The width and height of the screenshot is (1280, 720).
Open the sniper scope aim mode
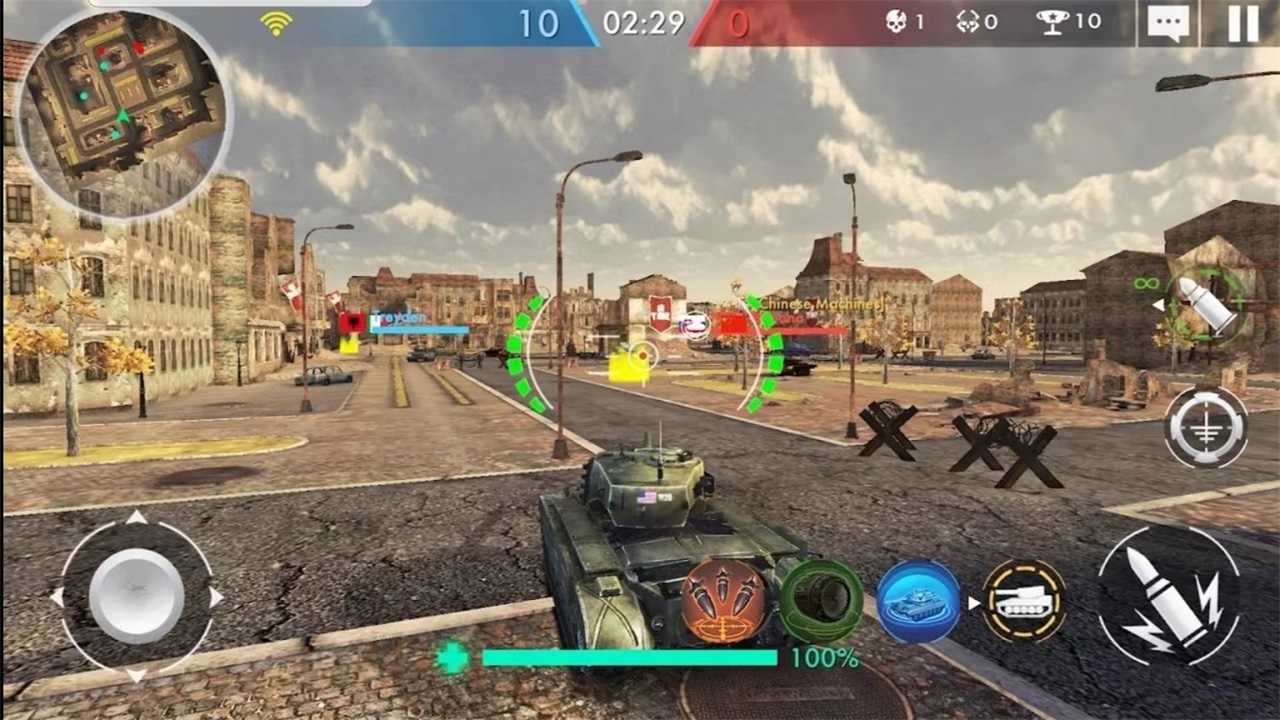[1205, 428]
